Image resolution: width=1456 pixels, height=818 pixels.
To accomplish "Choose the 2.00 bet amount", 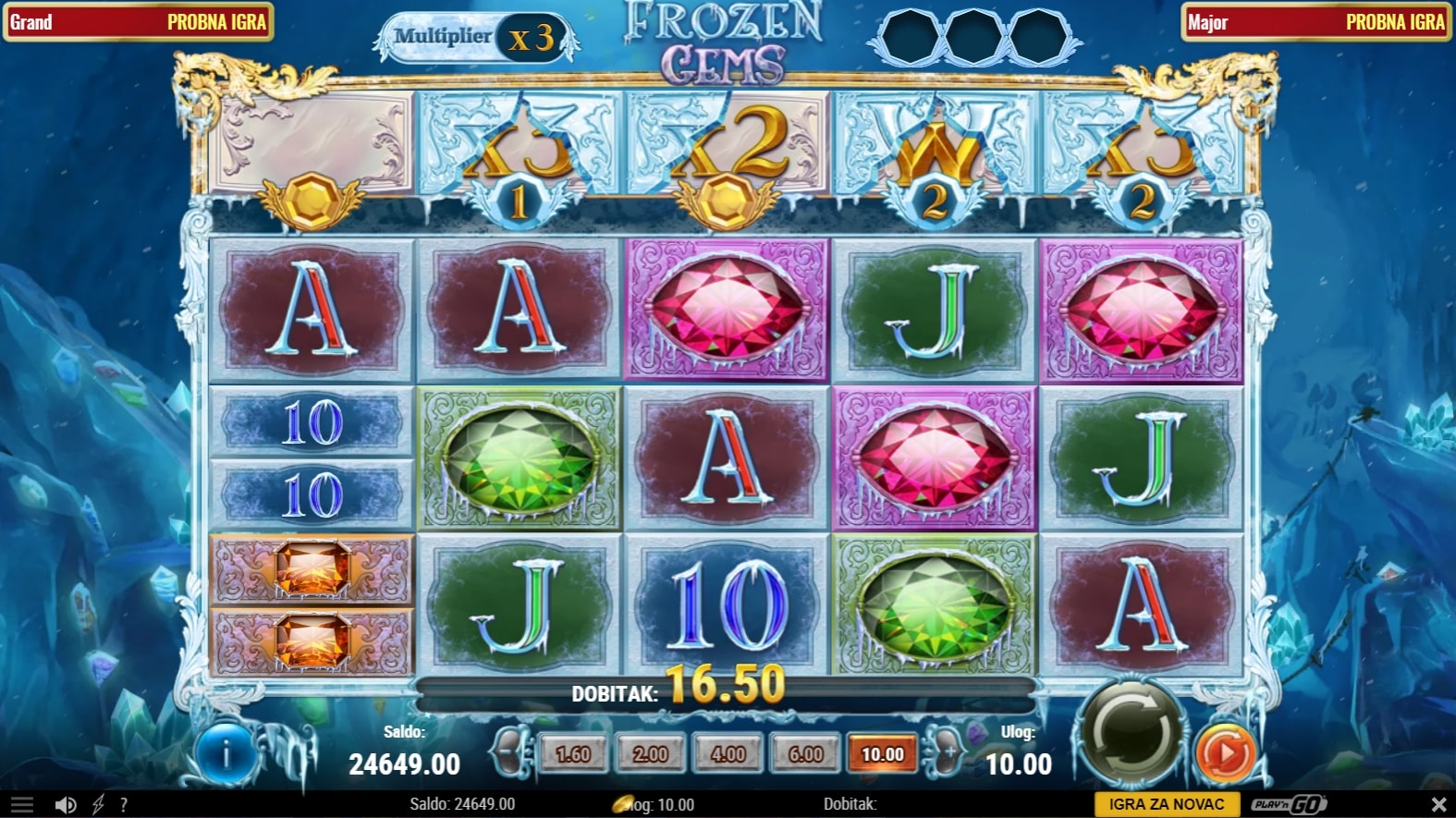I will [650, 754].
